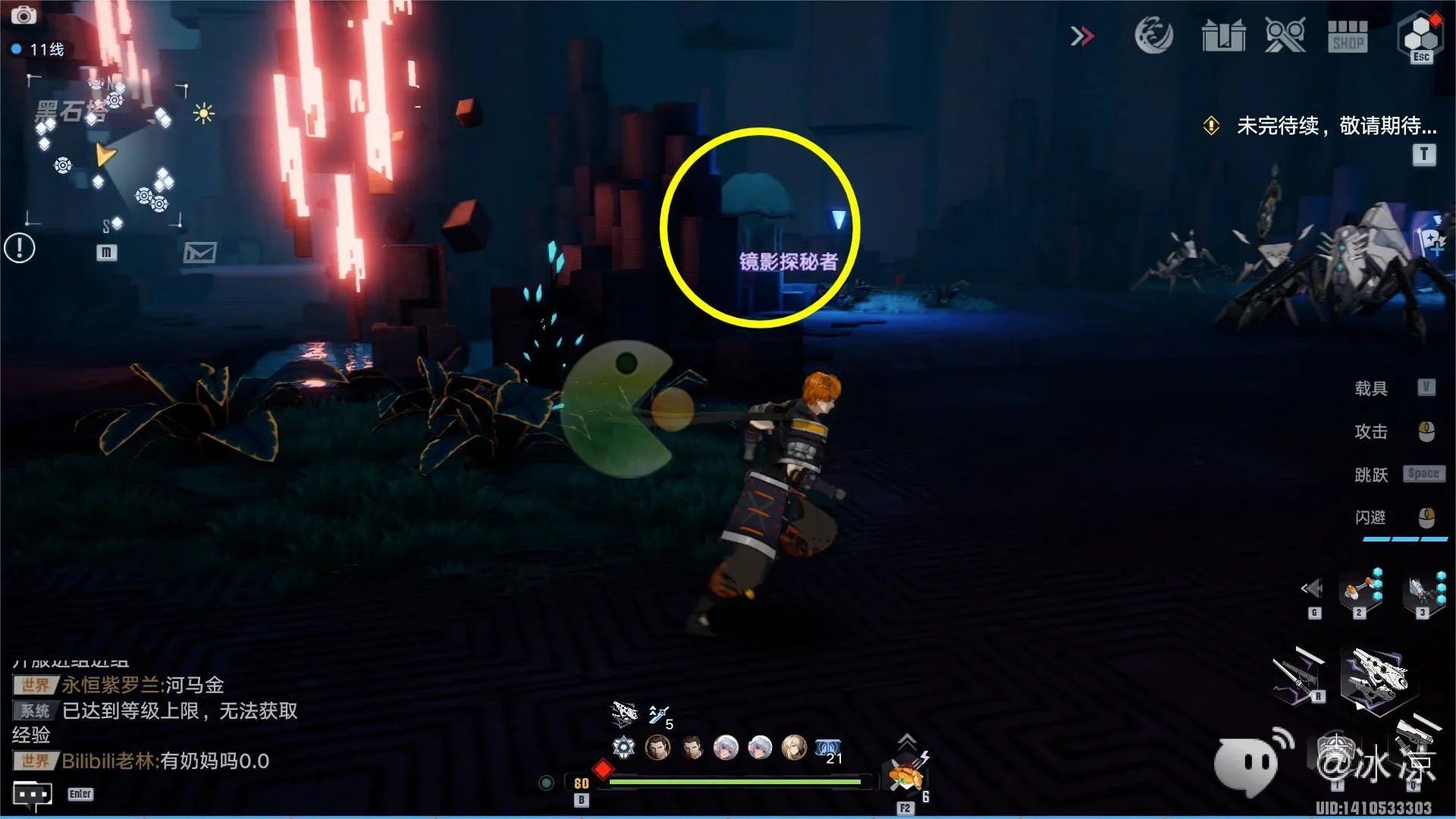
Task: Select the 未完待续 quest tracker
Action: tap(1335, 126)
